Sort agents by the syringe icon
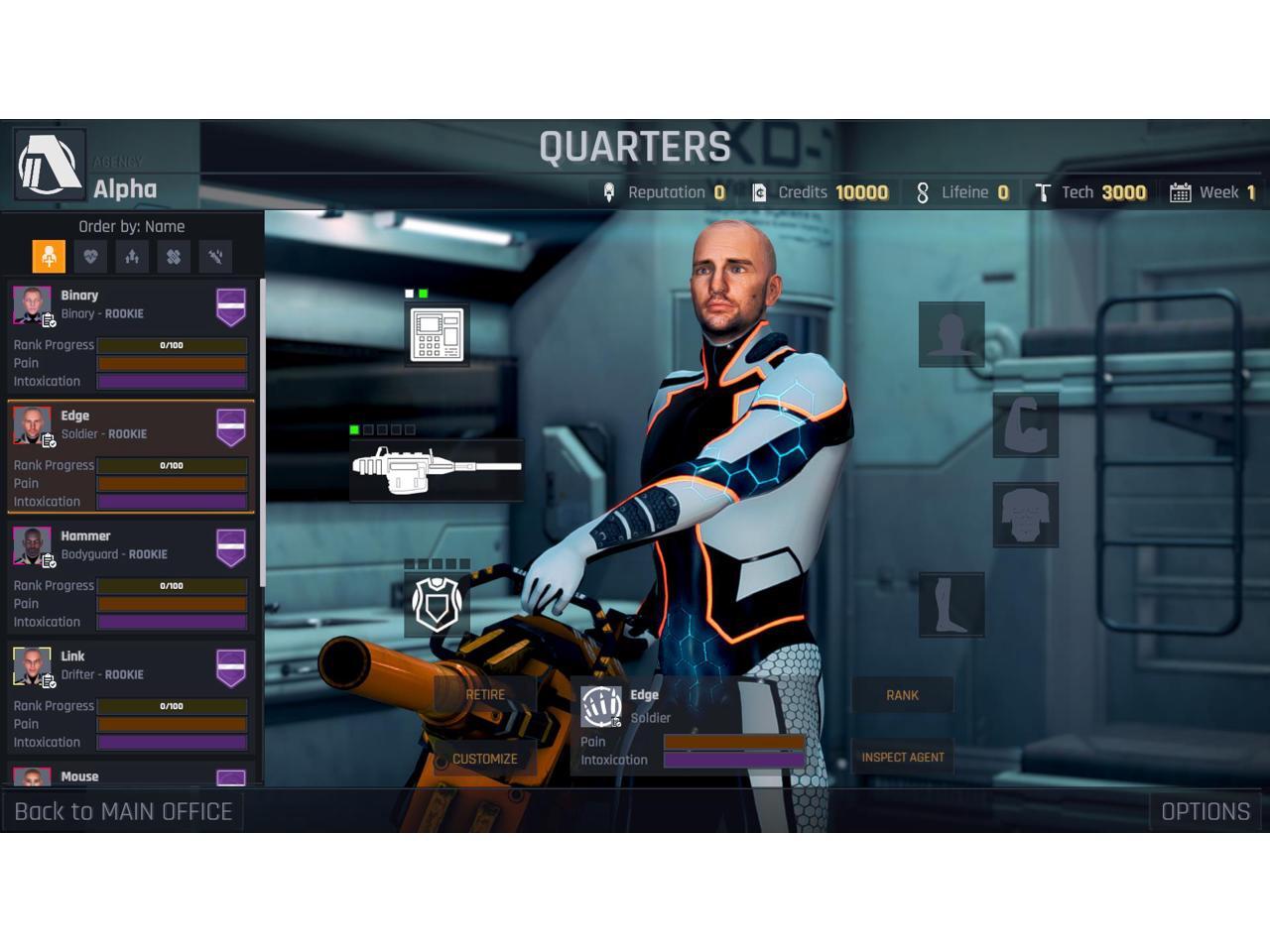The image size is (1270, 952). (x=215, y=257)
